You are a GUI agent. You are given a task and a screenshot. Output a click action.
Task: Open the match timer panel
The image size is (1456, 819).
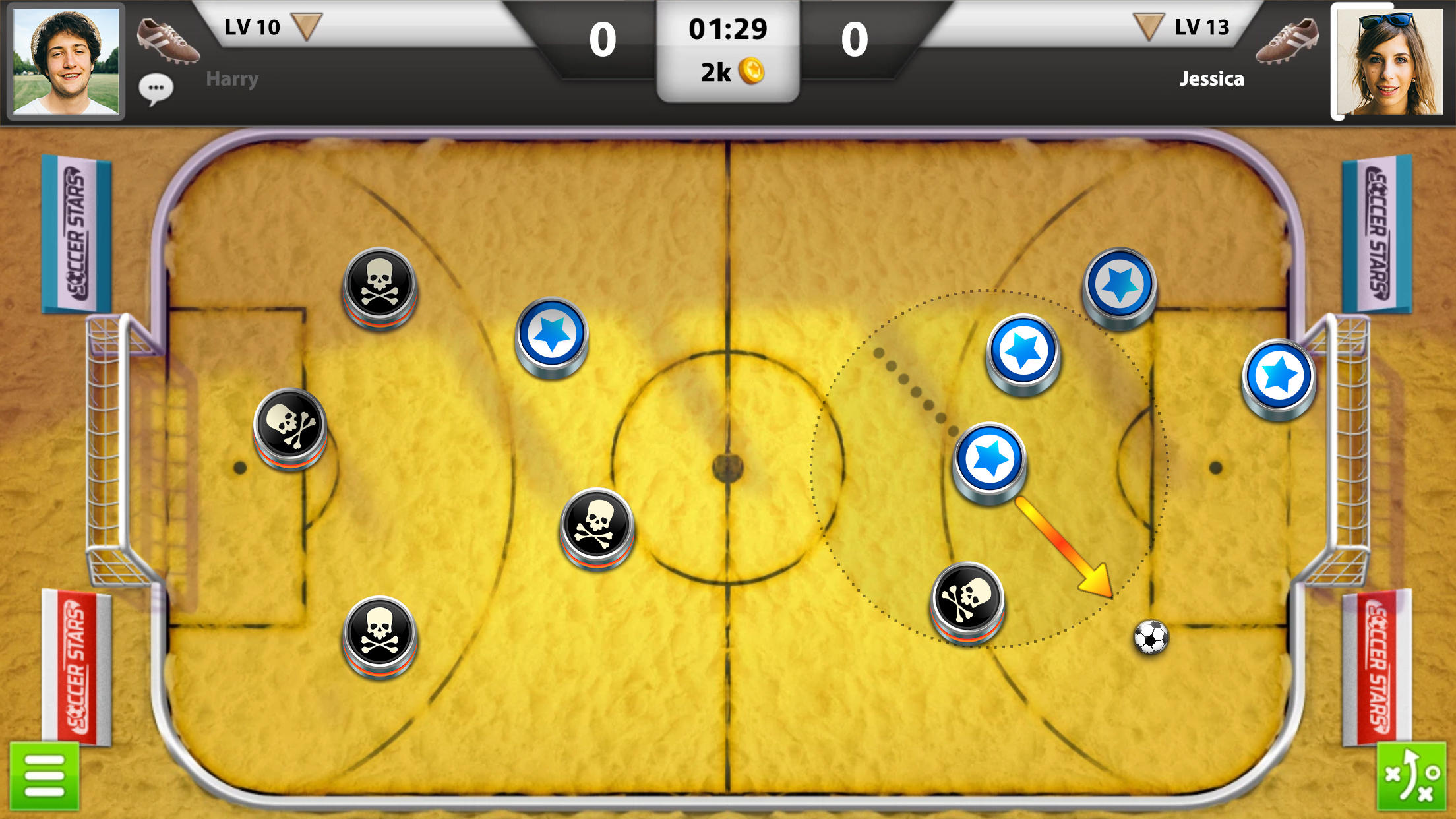727,29
